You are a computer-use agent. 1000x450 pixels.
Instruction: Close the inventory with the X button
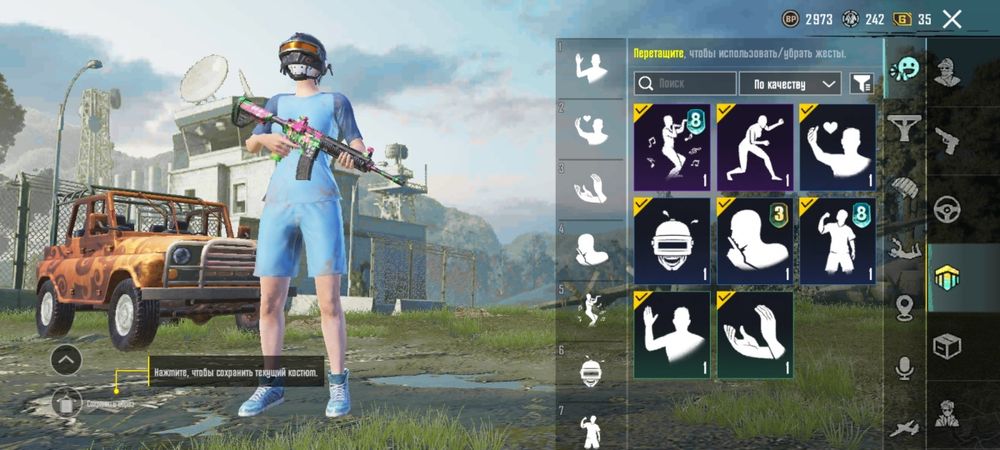point(952,19)
